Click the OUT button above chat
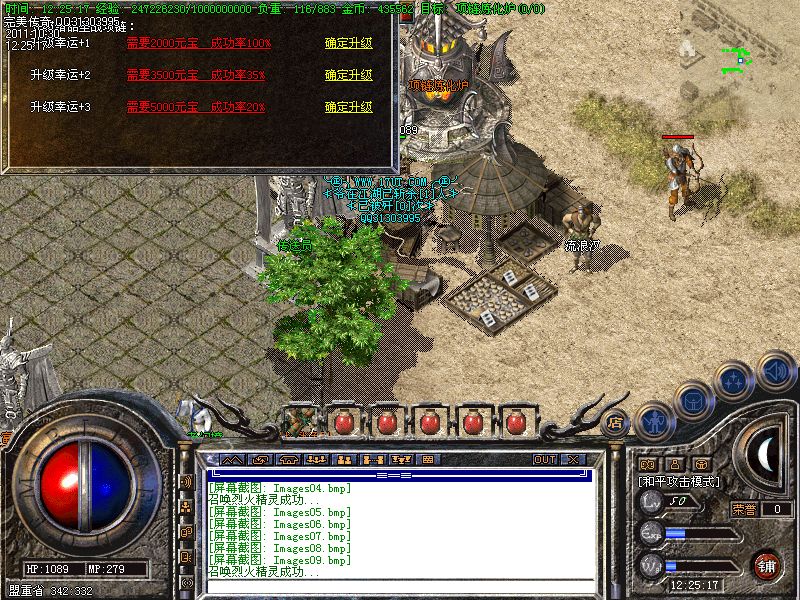The image size is (800, 600). tap(544, 460)
